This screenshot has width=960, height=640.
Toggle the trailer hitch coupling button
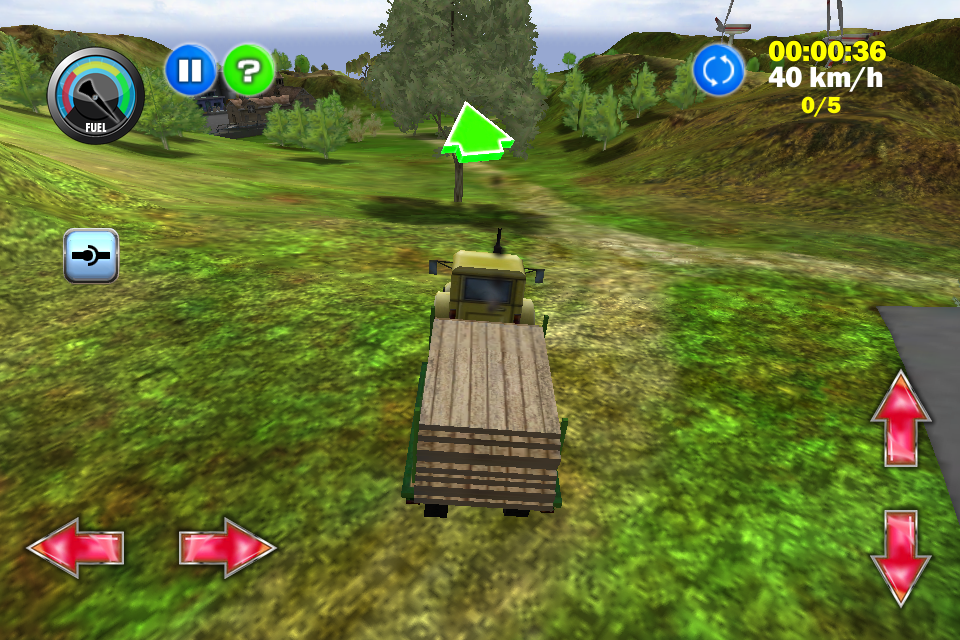91,256
